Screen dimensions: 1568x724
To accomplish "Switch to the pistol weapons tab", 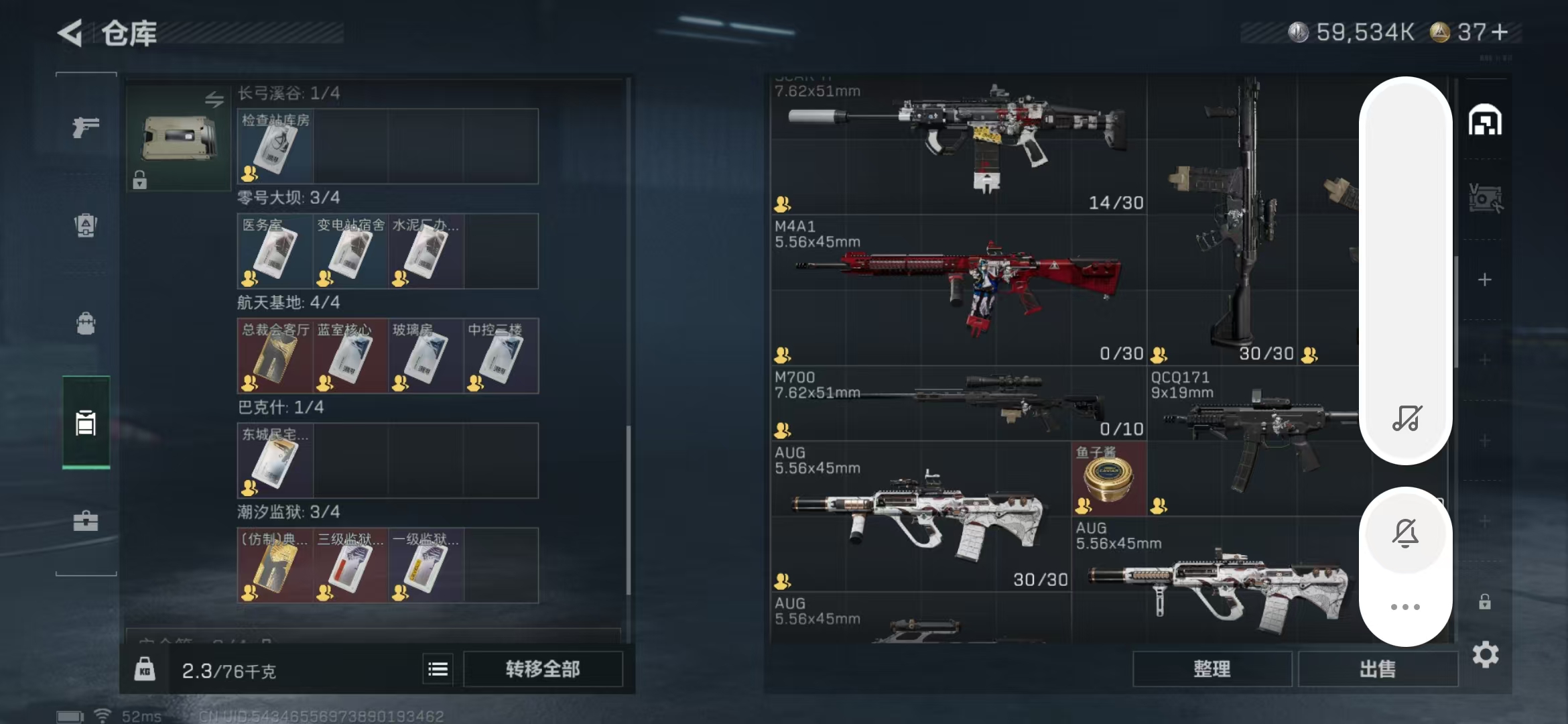I will click(x=86, y=127).
